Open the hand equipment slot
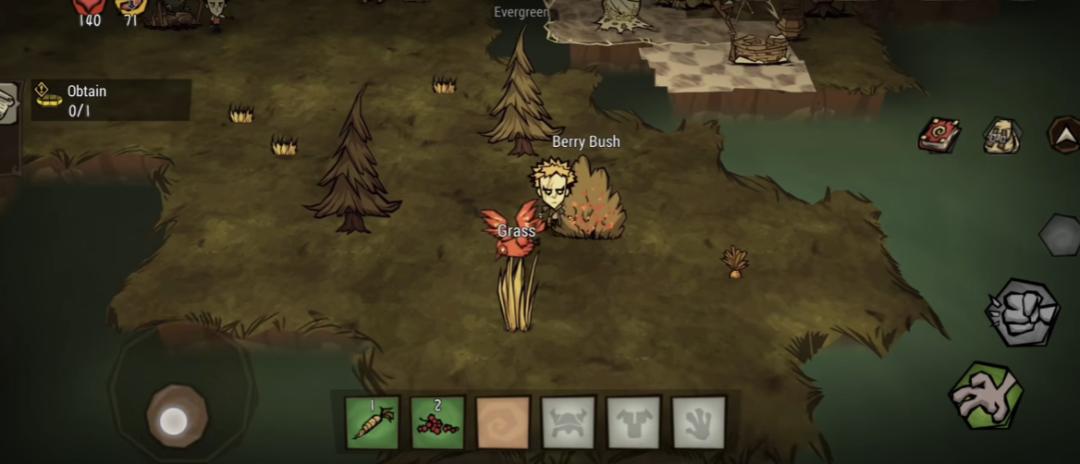 pos(698,422)
